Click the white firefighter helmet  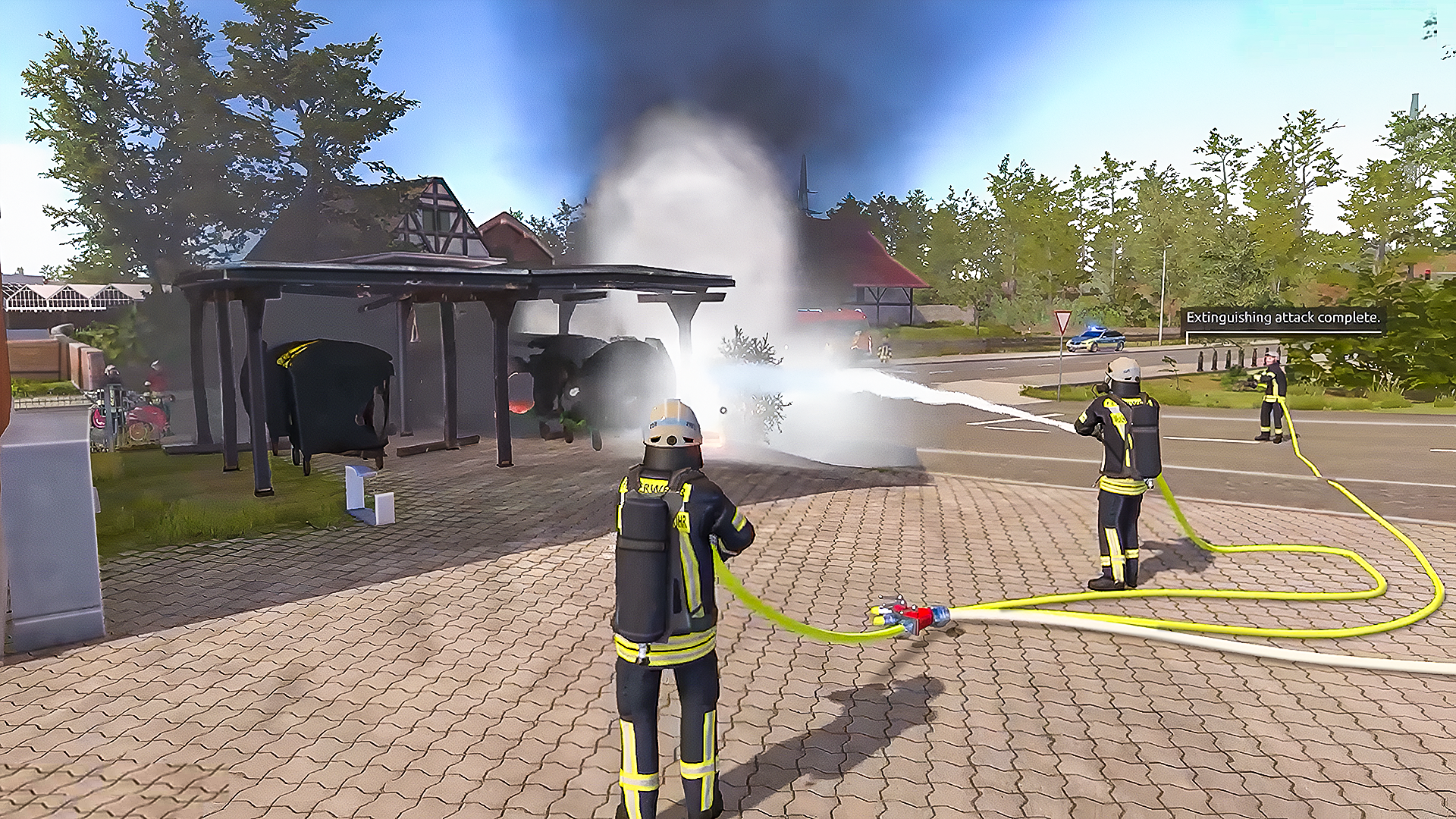click(671, 425)
